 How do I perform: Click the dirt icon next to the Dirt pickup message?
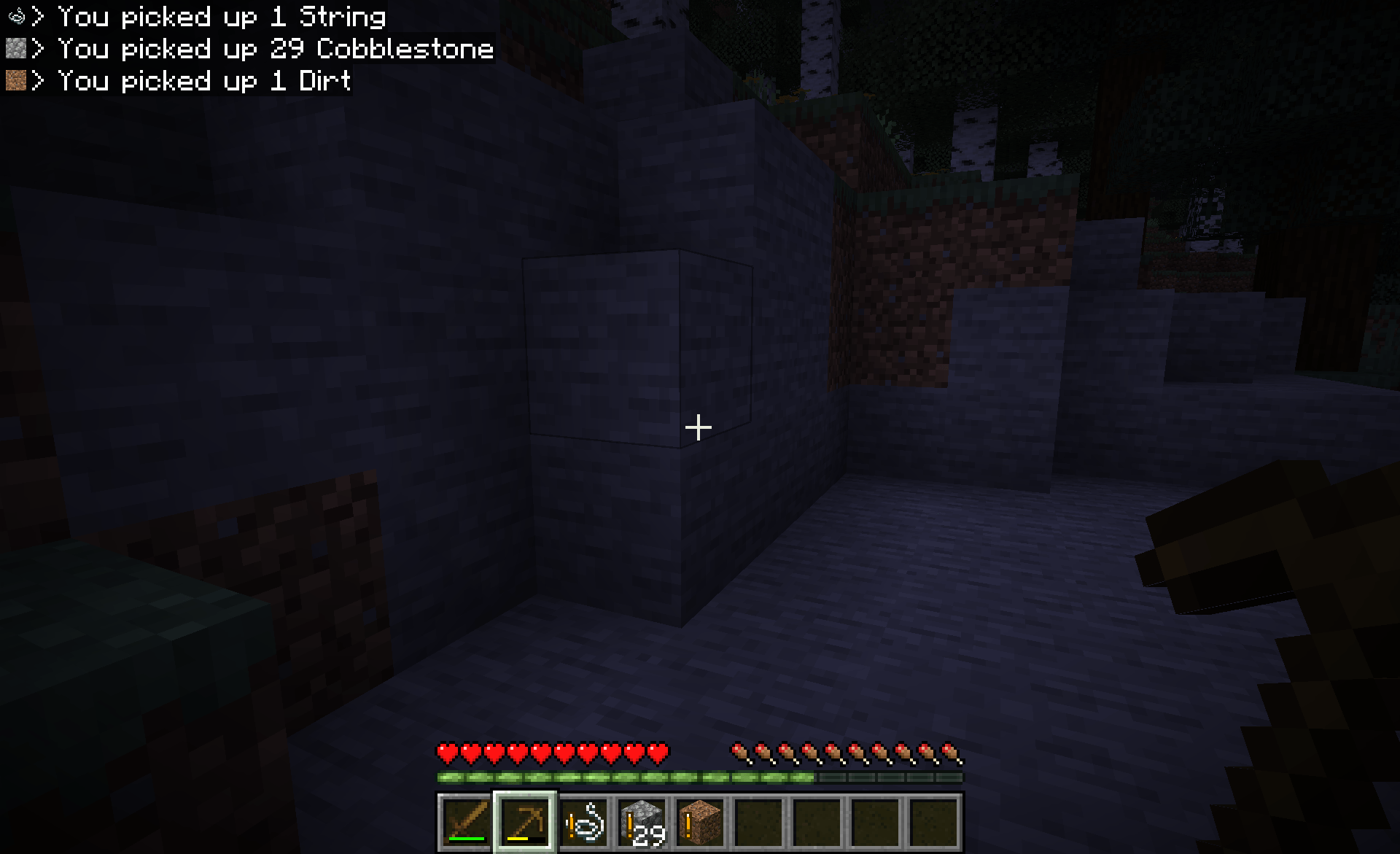16,80
